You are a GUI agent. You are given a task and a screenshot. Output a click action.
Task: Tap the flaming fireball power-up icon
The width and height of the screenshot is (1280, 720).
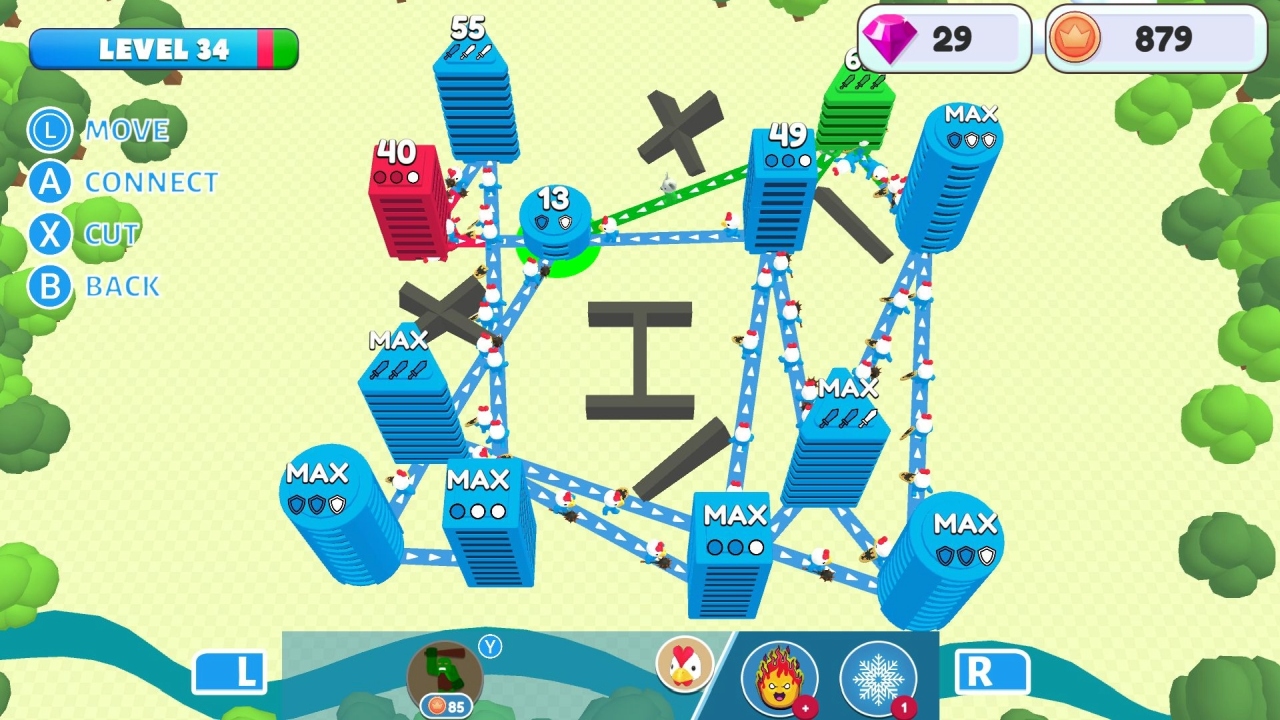click(x=782, y=678)
